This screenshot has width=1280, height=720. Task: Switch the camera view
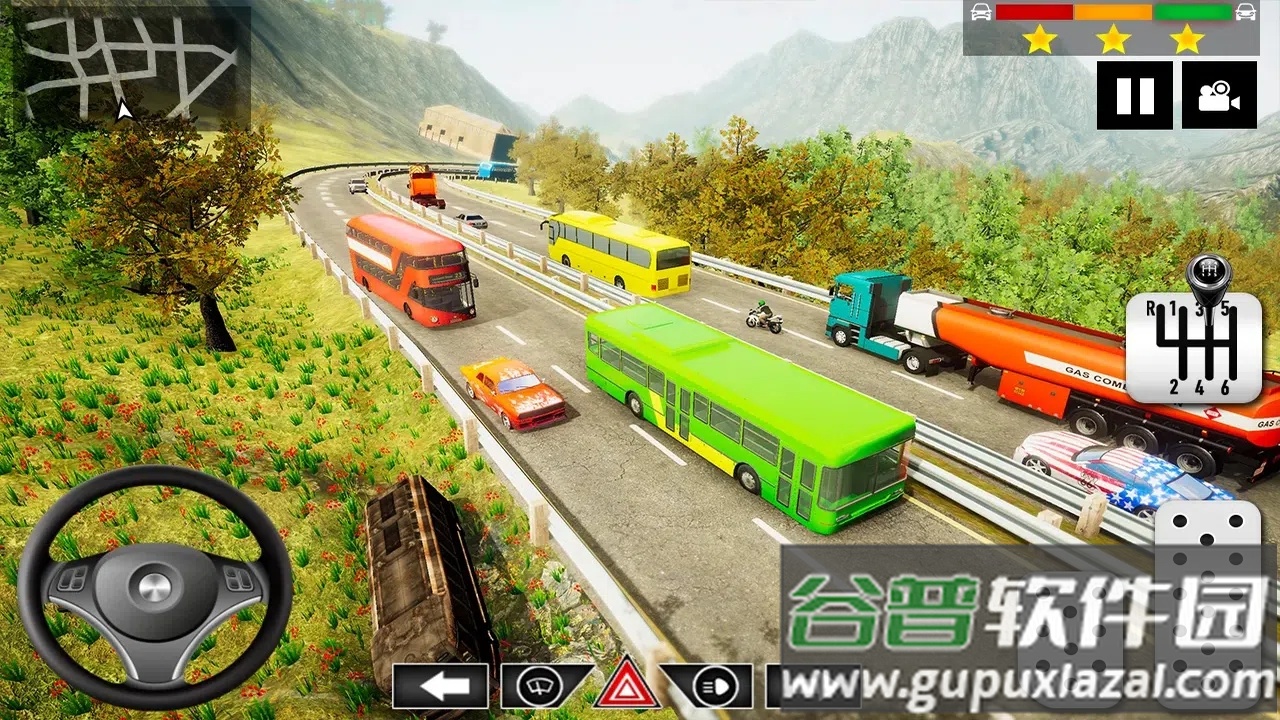pyautogui.click(x=1219, y=95)
